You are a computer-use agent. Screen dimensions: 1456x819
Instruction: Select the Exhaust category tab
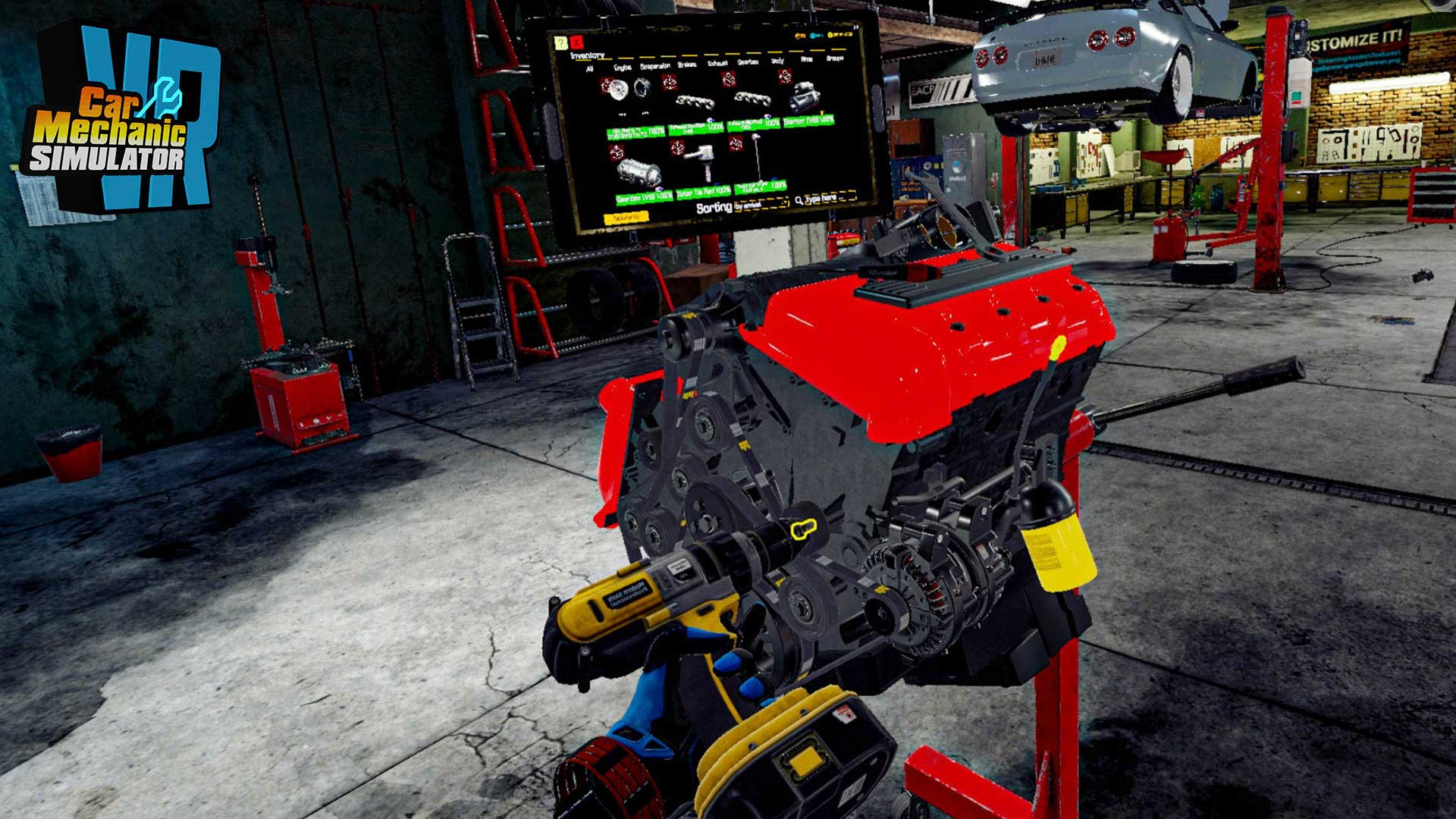(x=717, y=63)
